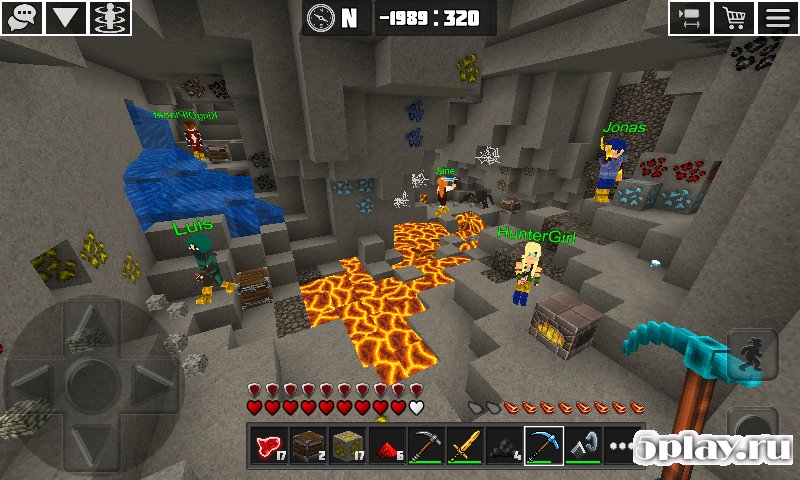Open the shopping cart store
Screen dimensions: 800x480
(735, 17)
